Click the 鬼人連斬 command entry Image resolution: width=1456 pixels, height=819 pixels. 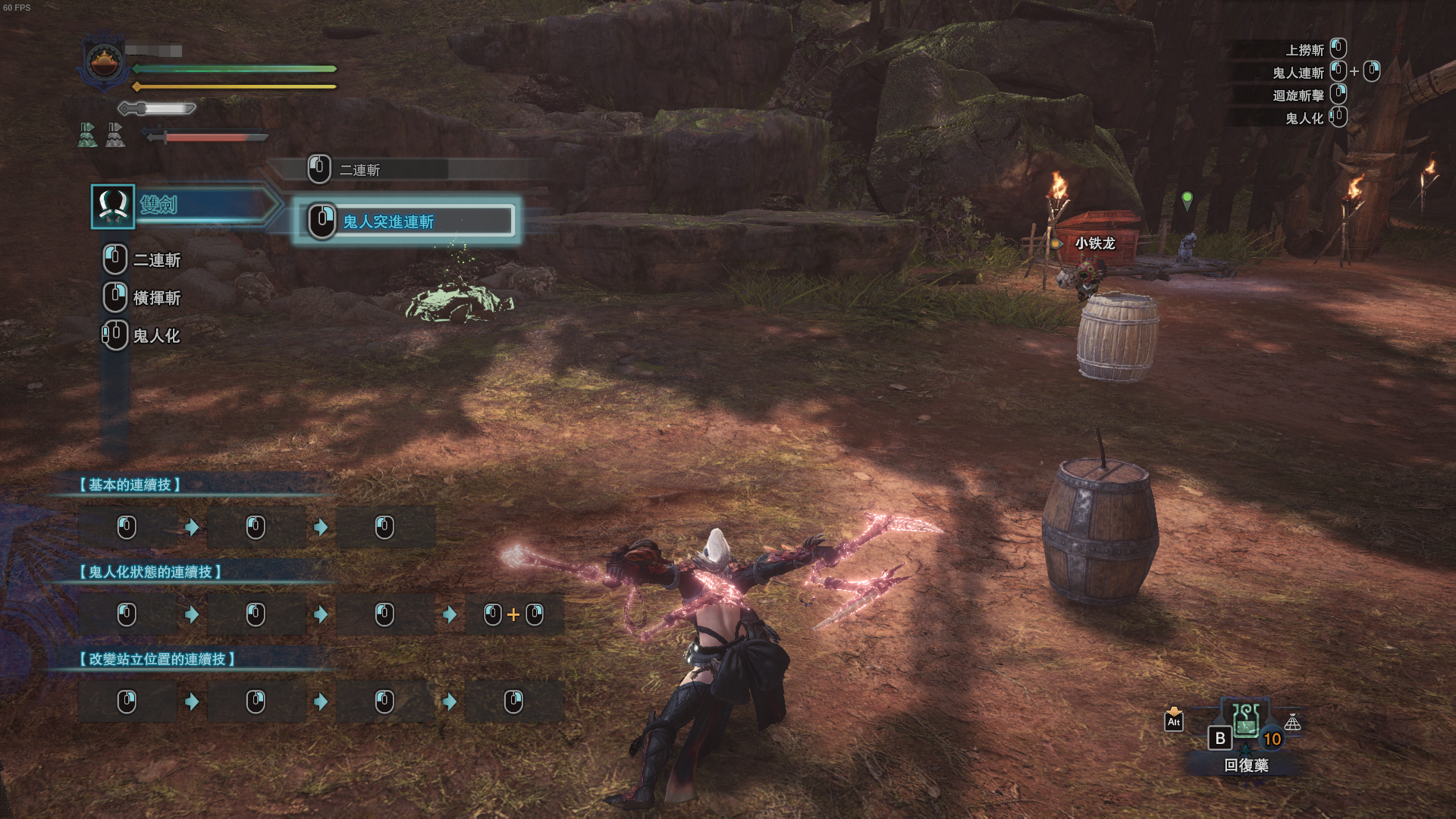click(1298, 73)
